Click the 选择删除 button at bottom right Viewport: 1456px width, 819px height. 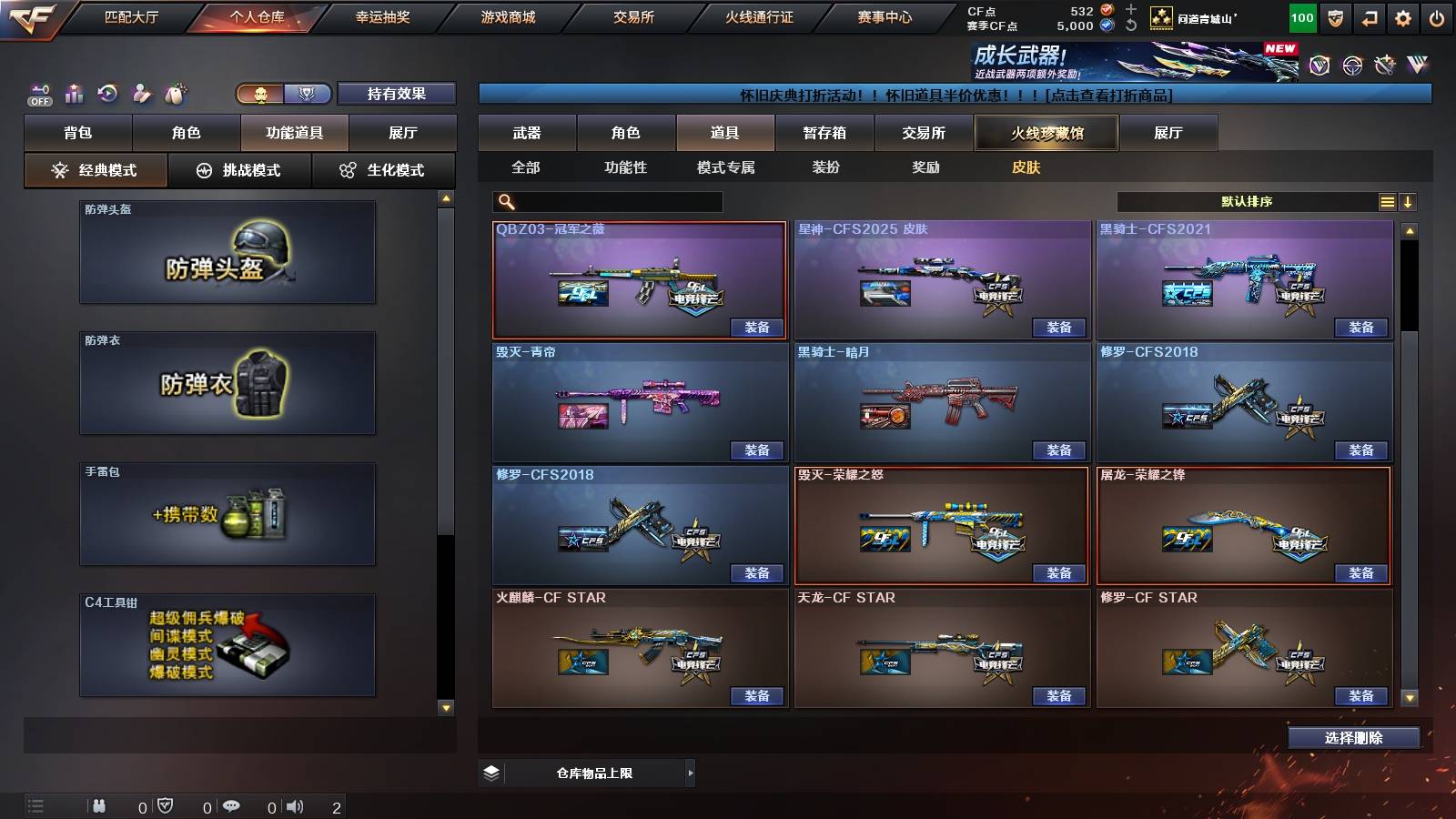tap(1353, 738)
